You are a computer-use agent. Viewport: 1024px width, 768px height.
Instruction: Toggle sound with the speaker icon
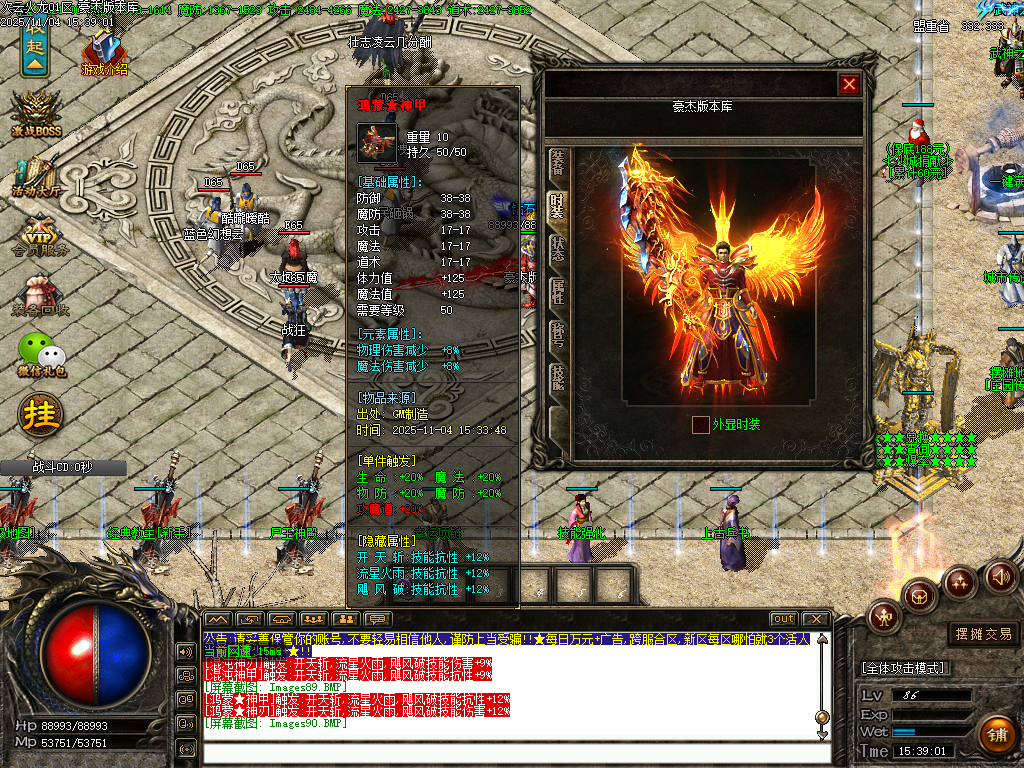[x=1001, y=577]
